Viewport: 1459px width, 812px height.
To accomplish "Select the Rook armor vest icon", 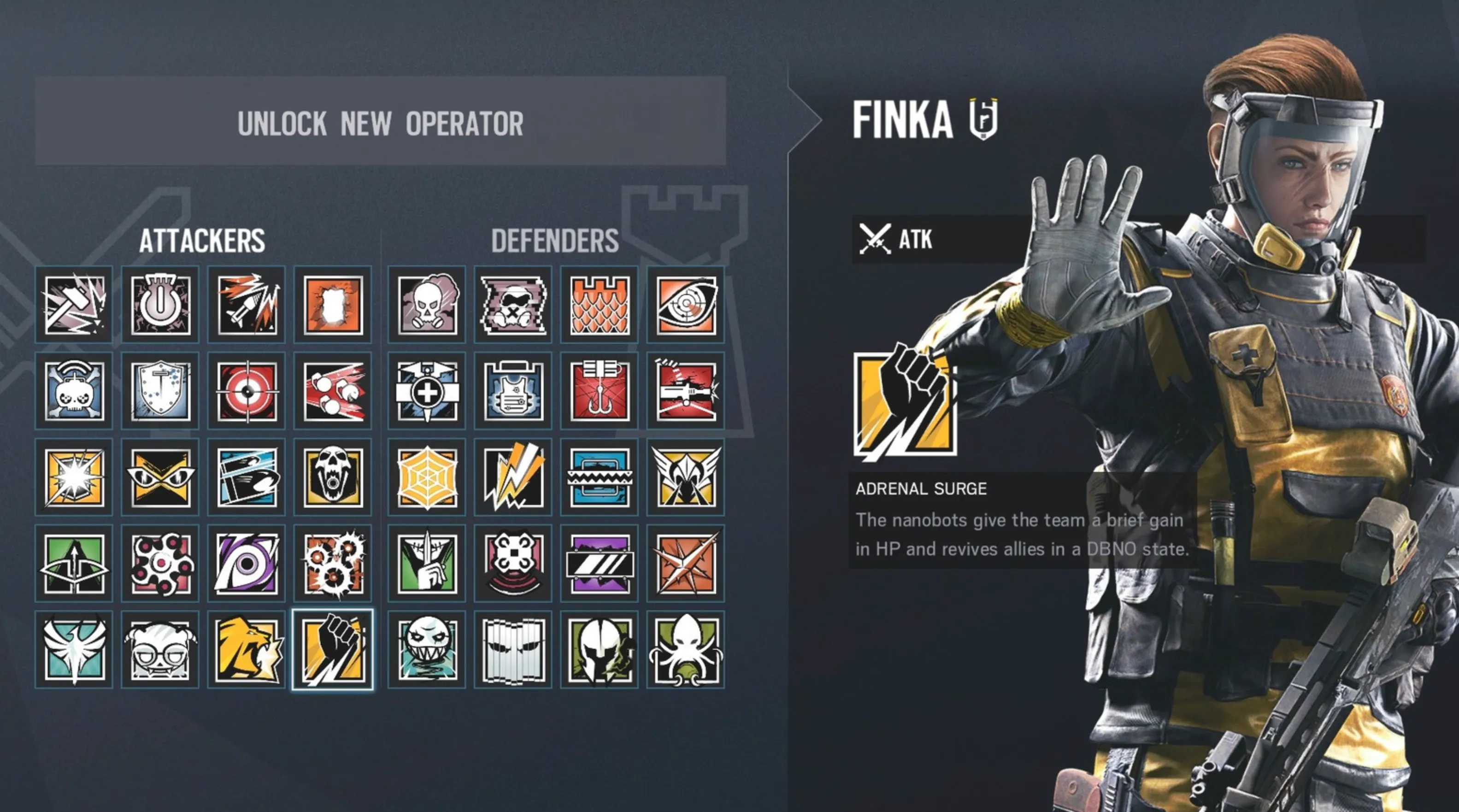I will coord(513,391).
